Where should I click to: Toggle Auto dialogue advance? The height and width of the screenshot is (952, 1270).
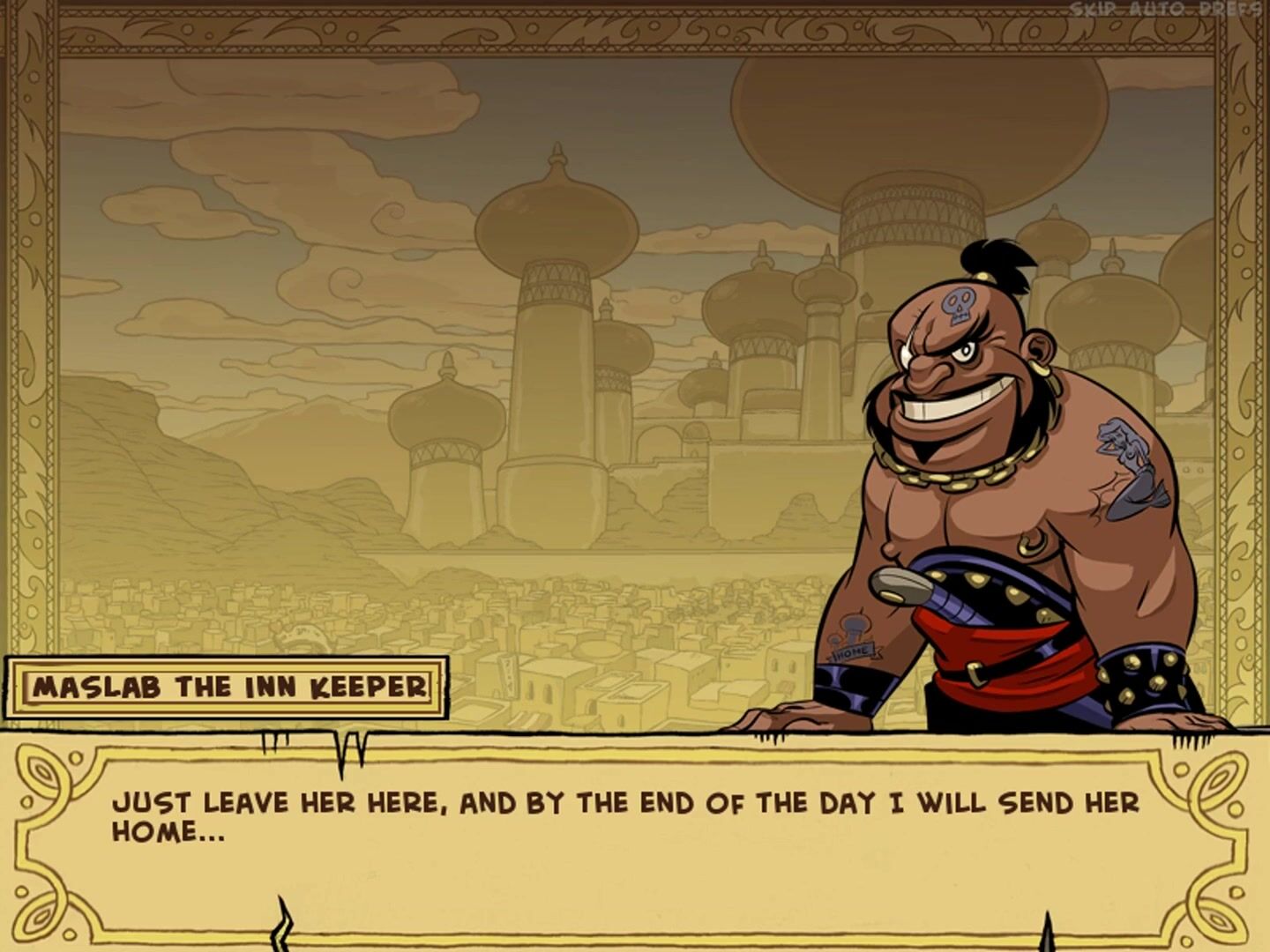1155,10
